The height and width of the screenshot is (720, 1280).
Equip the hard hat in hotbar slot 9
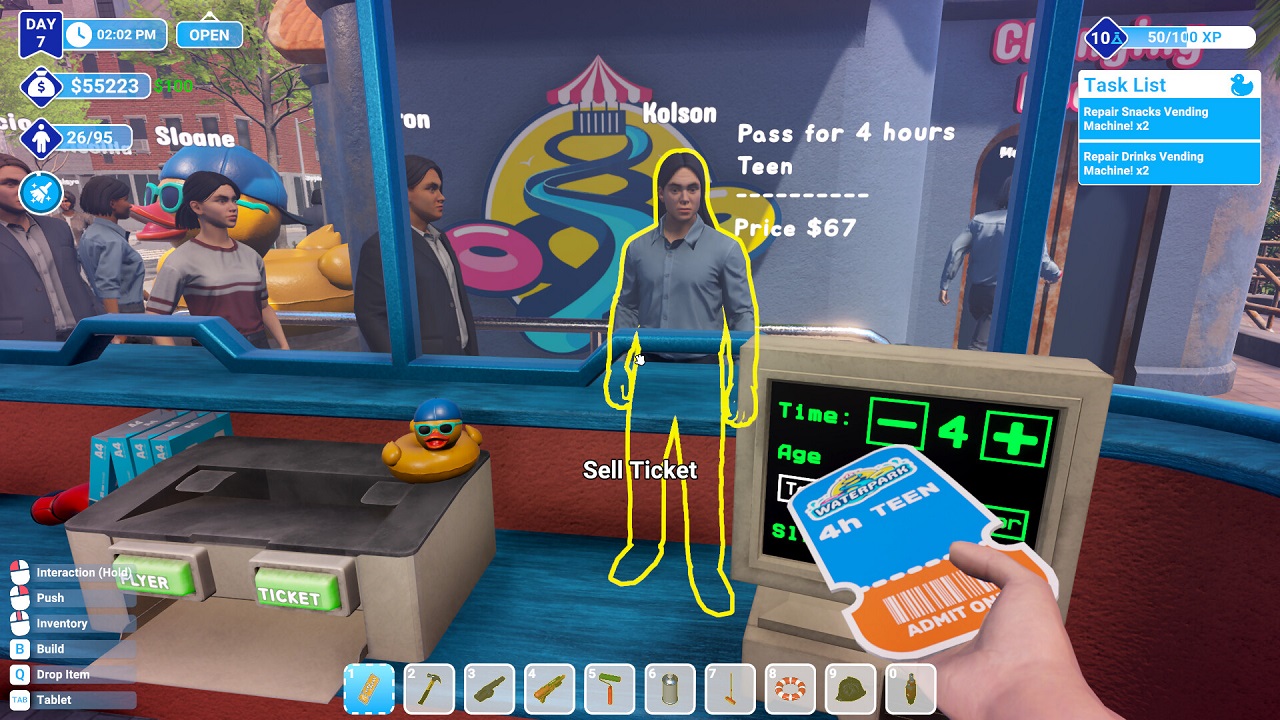pos(849,688)
